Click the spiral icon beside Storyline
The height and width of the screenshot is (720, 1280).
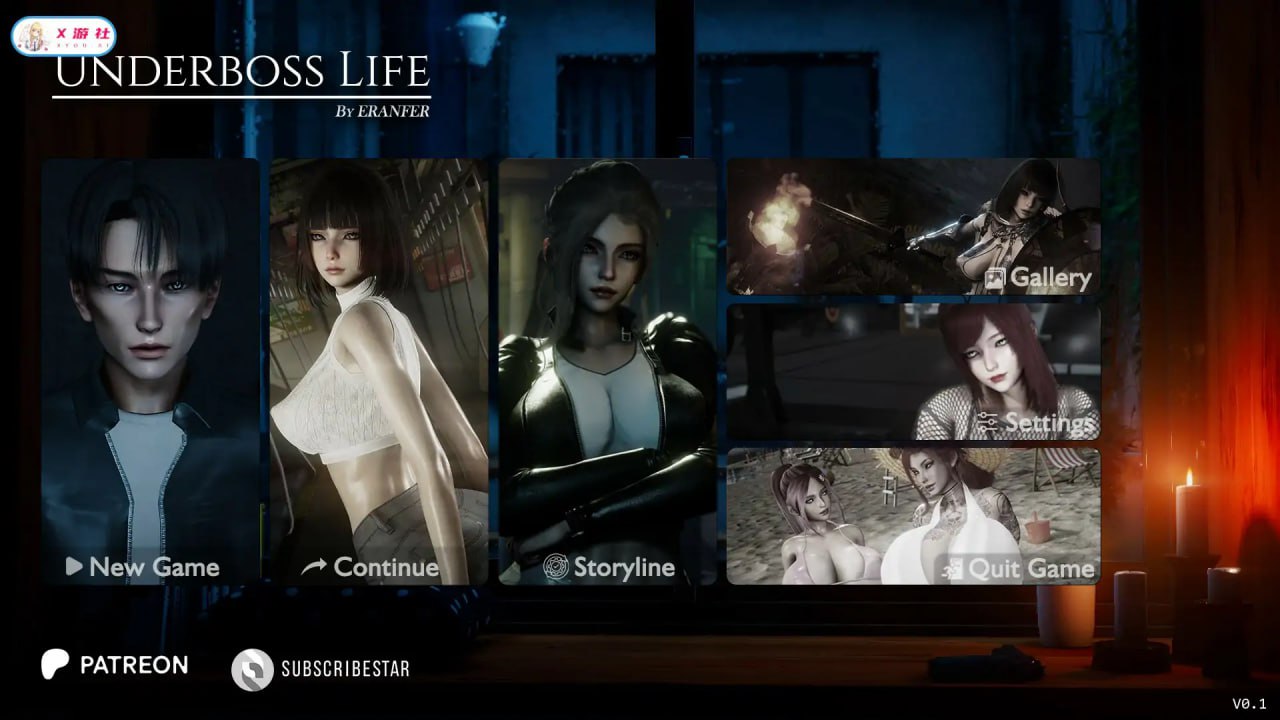557,567
